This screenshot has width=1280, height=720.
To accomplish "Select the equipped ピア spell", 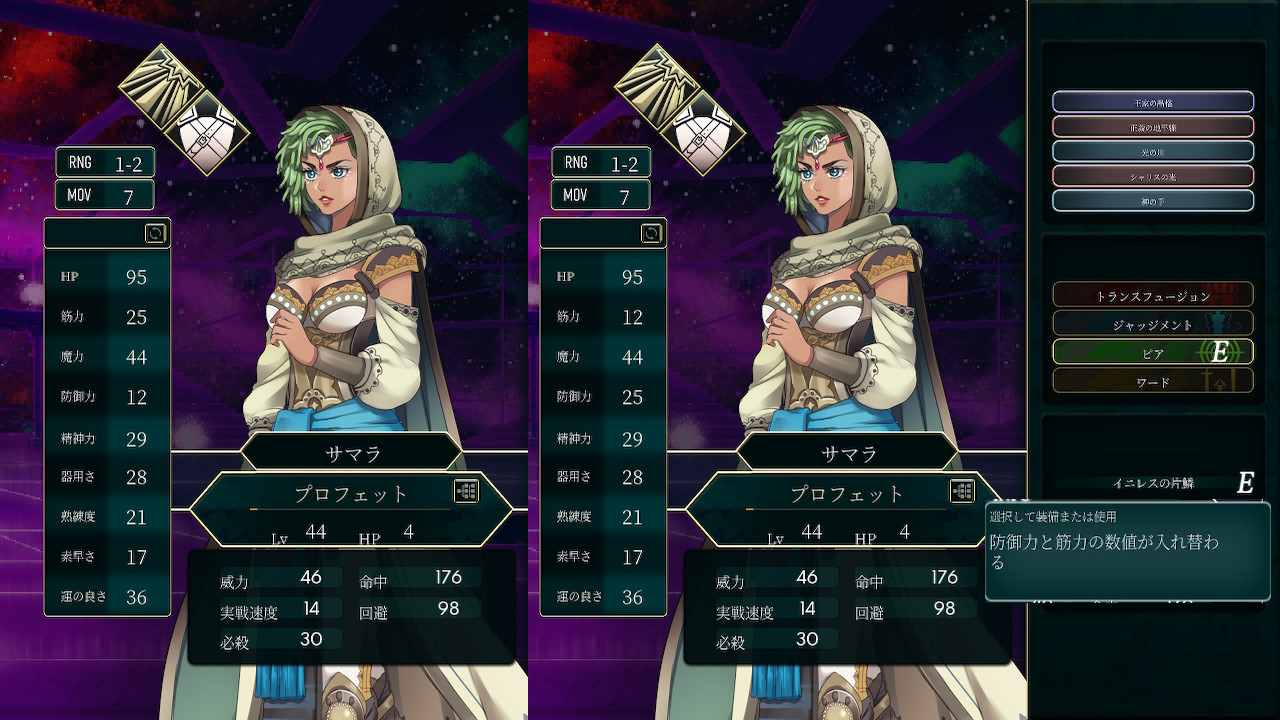I will 1152,352.
